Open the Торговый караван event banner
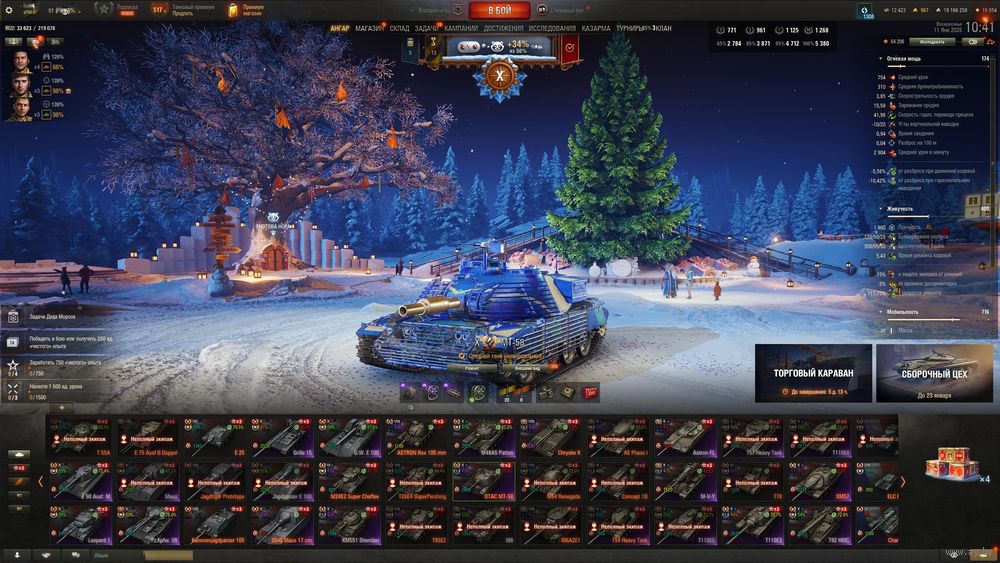This screenshot has height=563, width=1000. pyautogui.click(x=813, y=372)
